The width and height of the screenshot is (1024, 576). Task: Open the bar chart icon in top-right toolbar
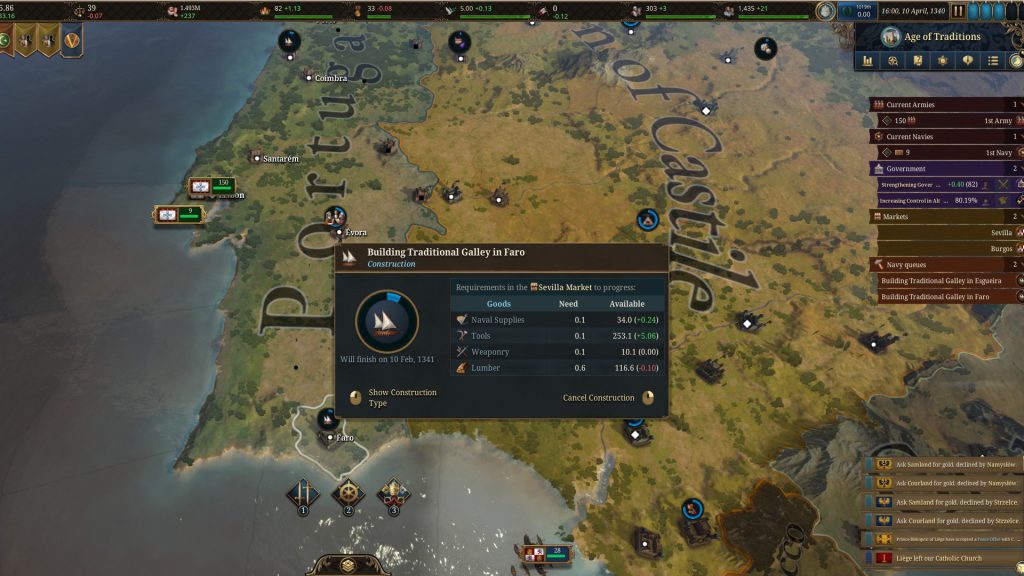click(x=868, y=61)
